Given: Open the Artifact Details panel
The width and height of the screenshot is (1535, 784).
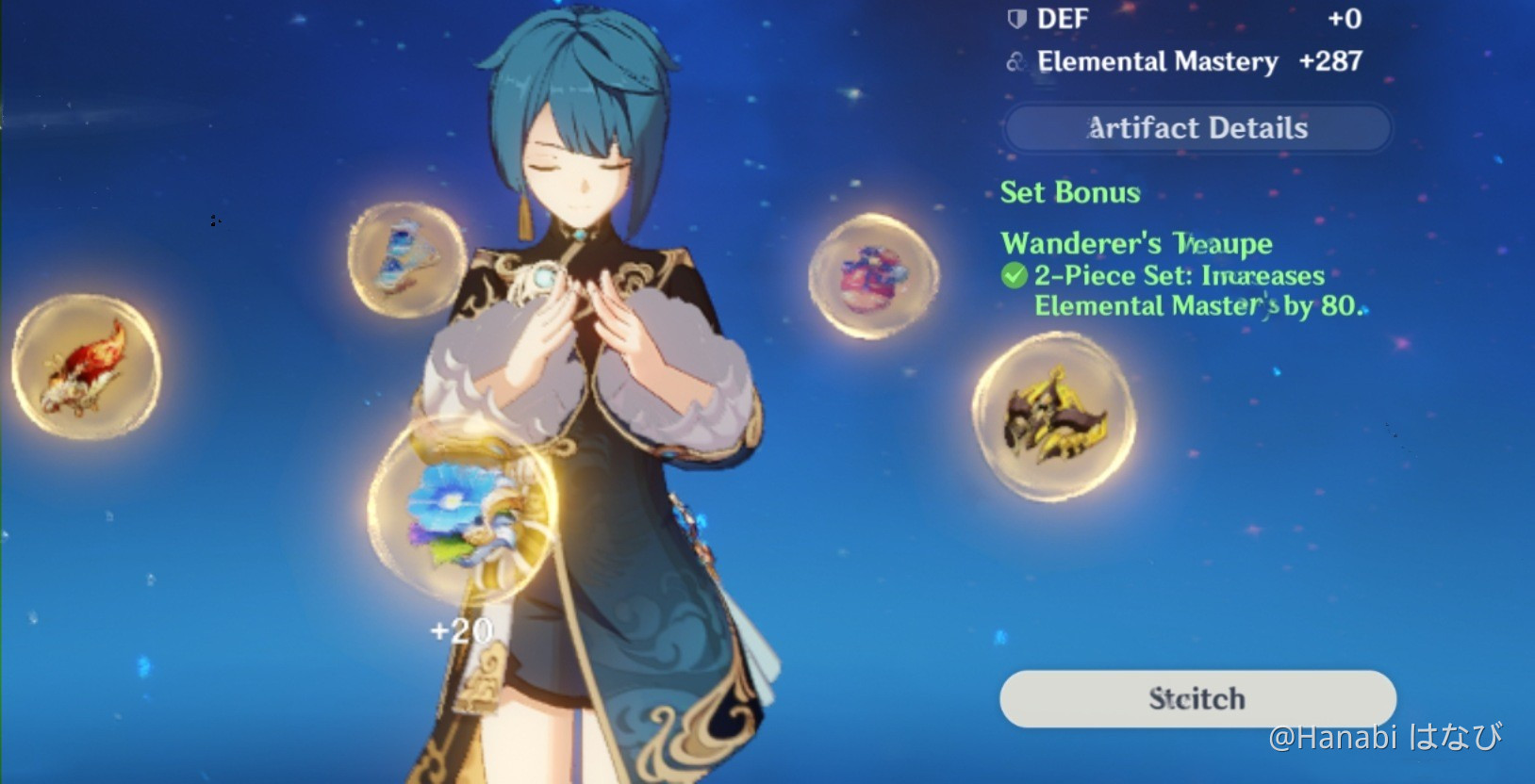Looking at the screenshot, I should [x=1197, y=128].
